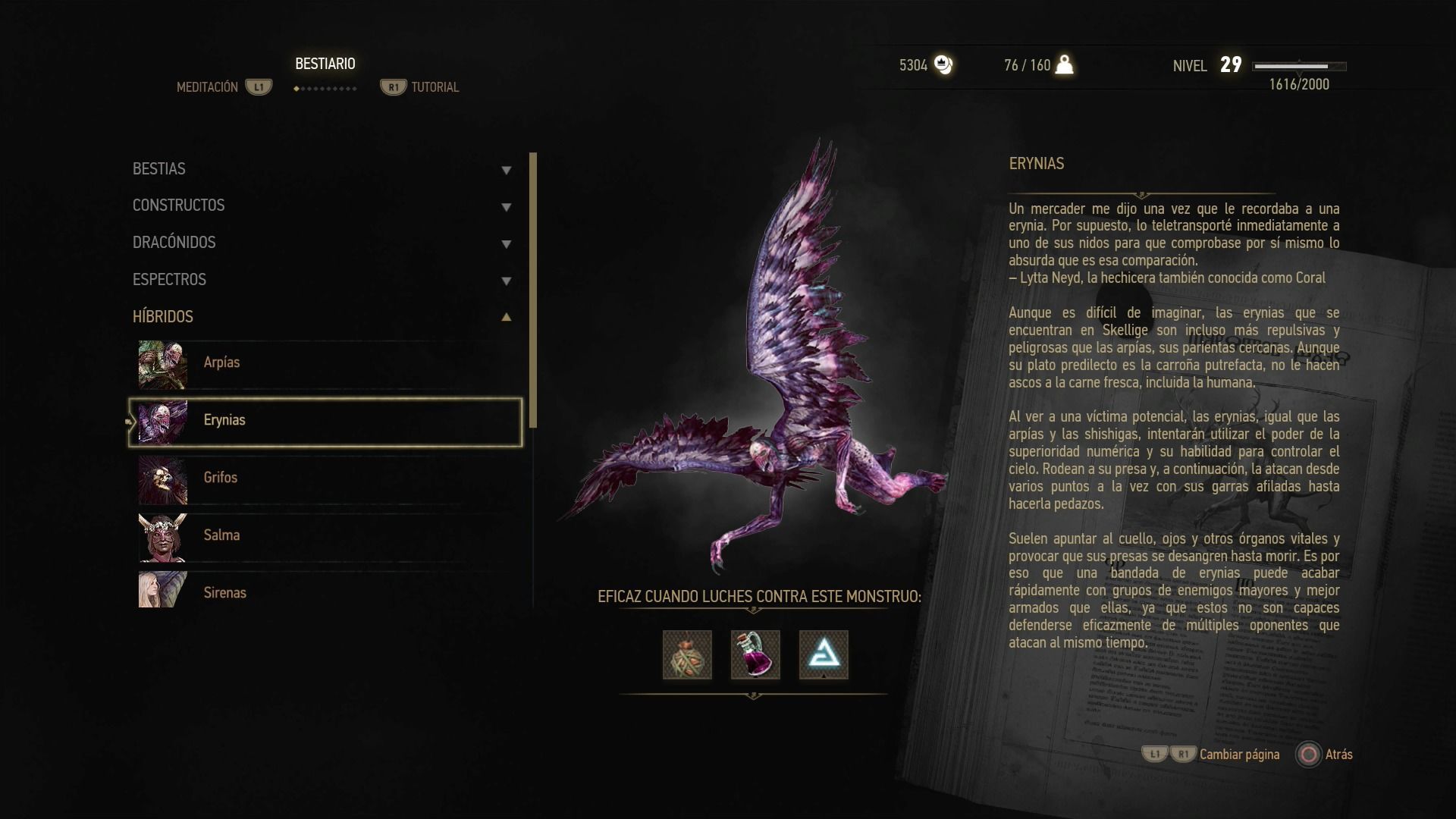Expand the Constructos category
The height and width of the screenshot is (819, 1456).
pos(322,206)
